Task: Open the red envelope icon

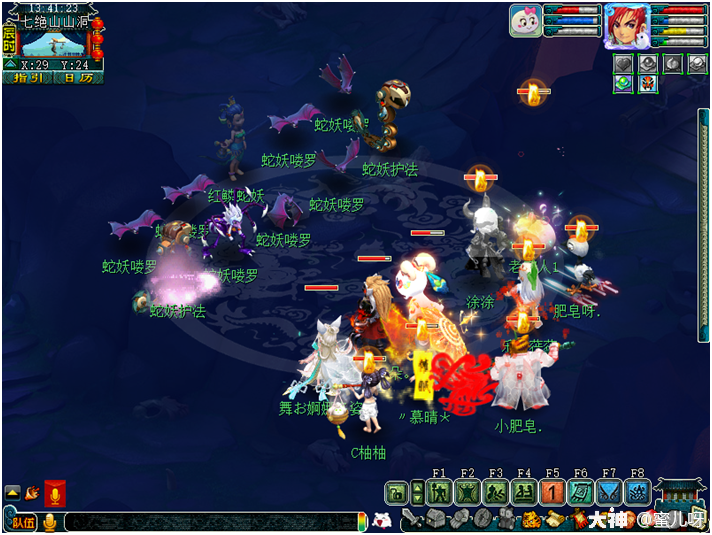Action: pyautogui.click(x=55, y=493)
